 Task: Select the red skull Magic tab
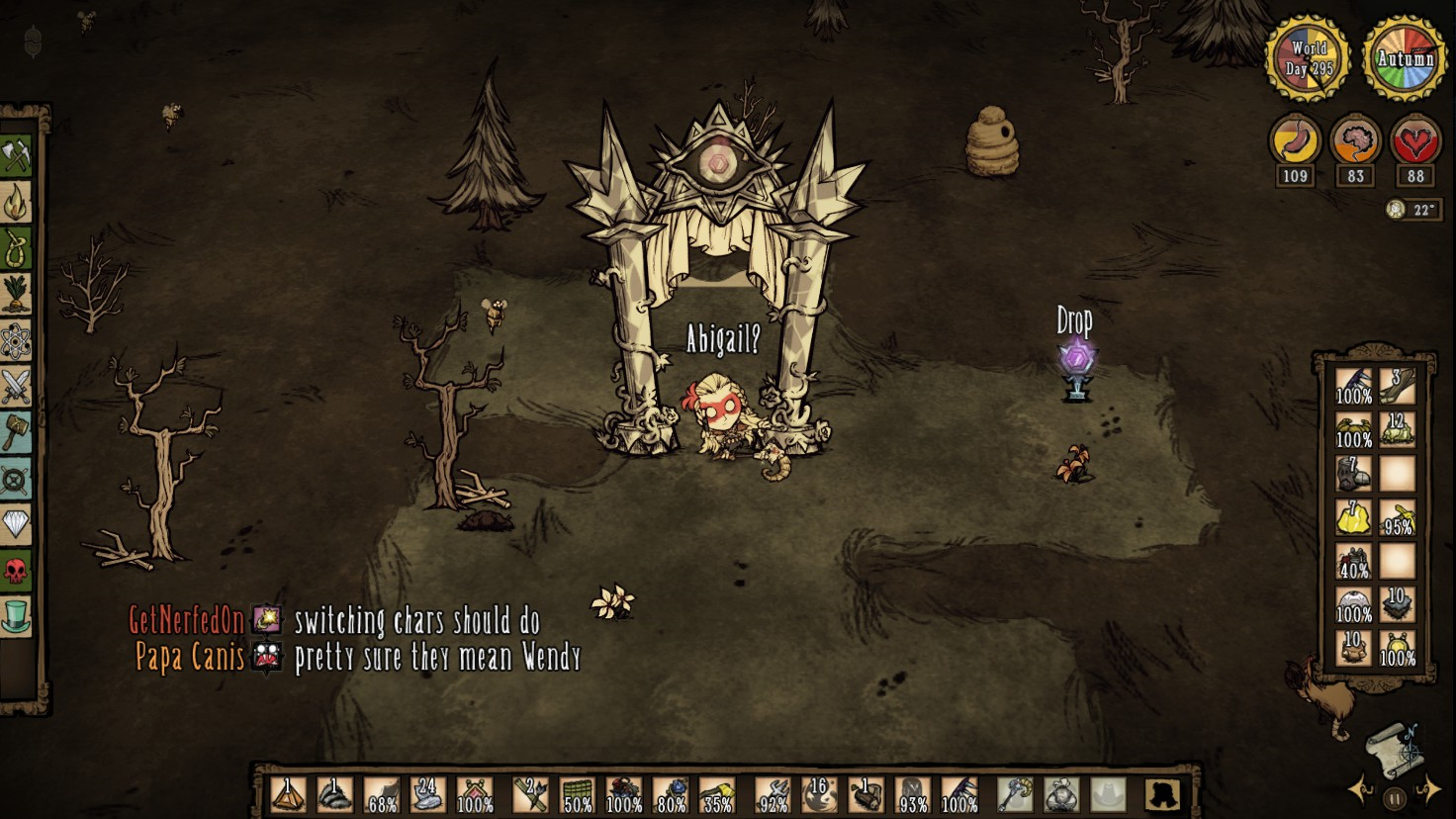[17, 571]
